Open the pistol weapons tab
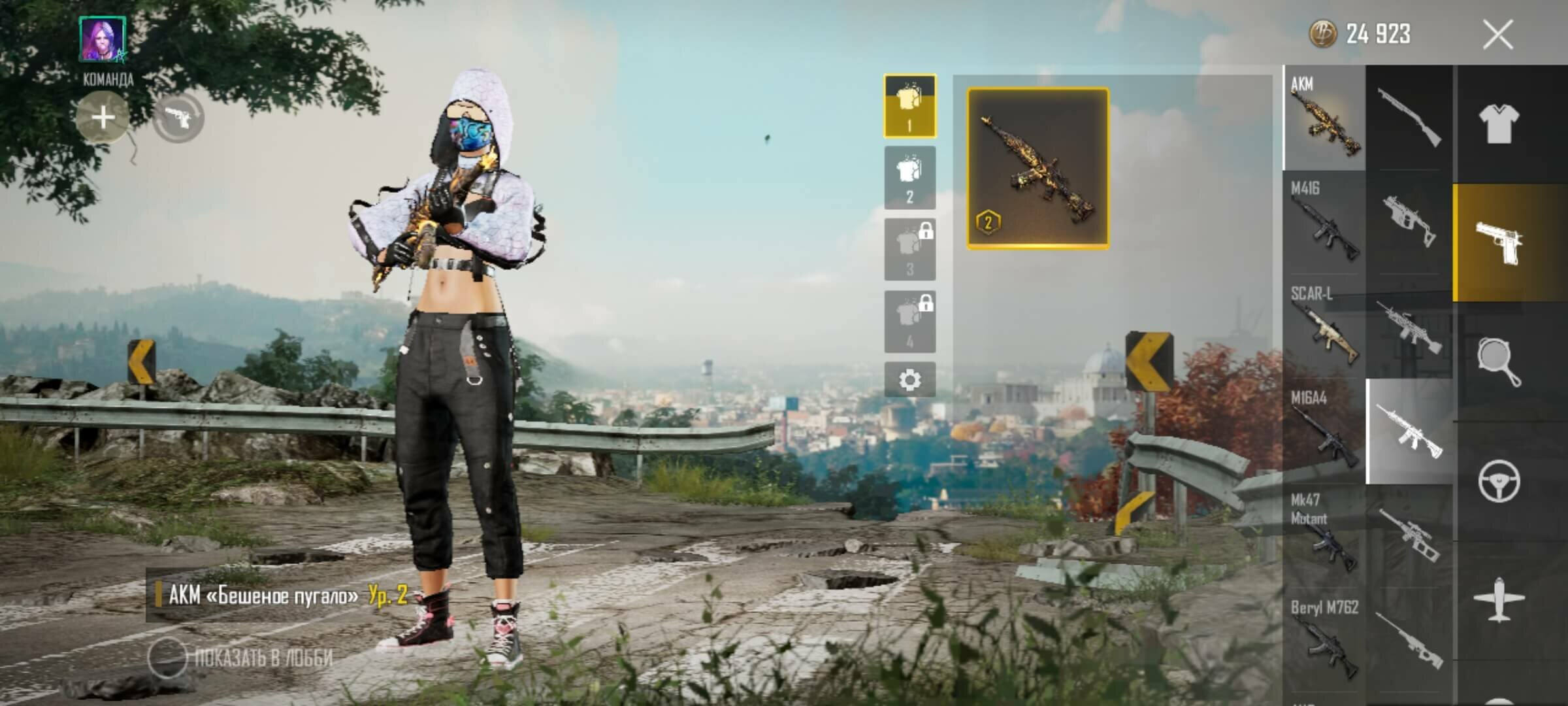 click(x=1498, y=243)
